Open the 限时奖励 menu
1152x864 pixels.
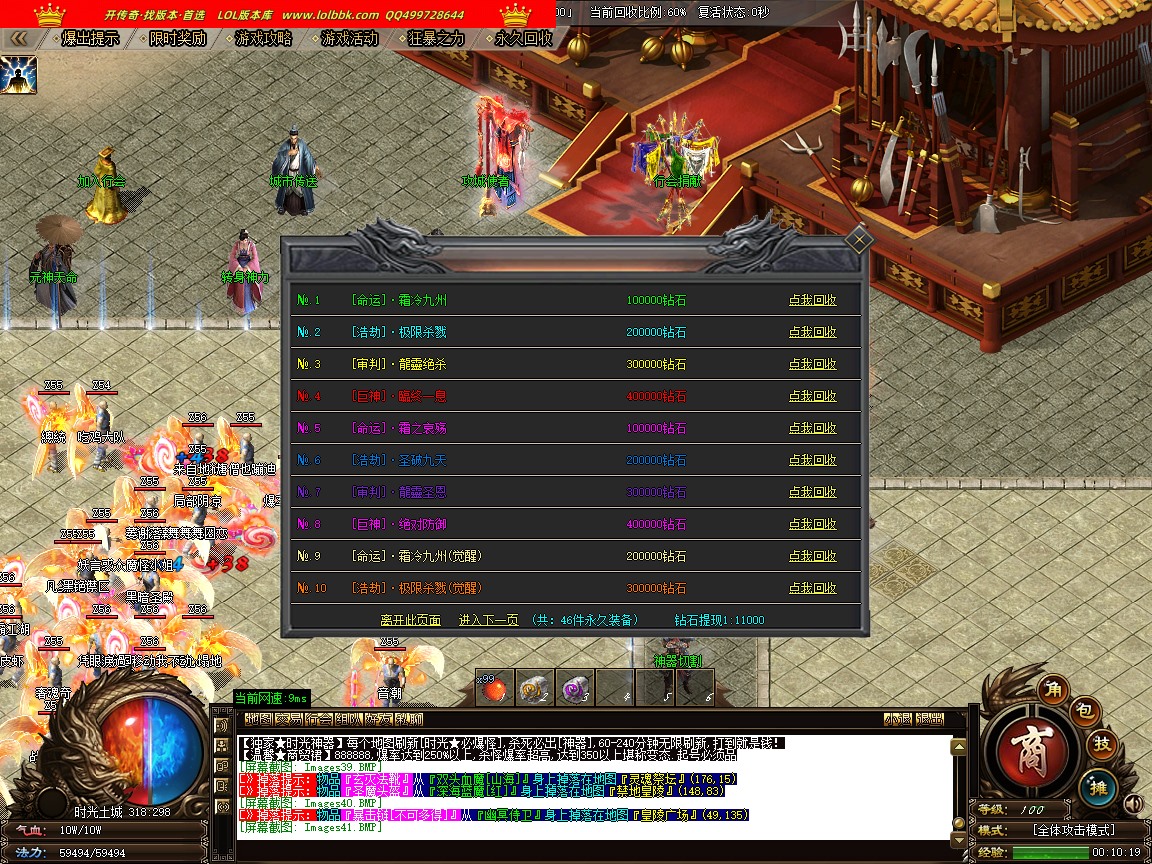click(177, 39)
